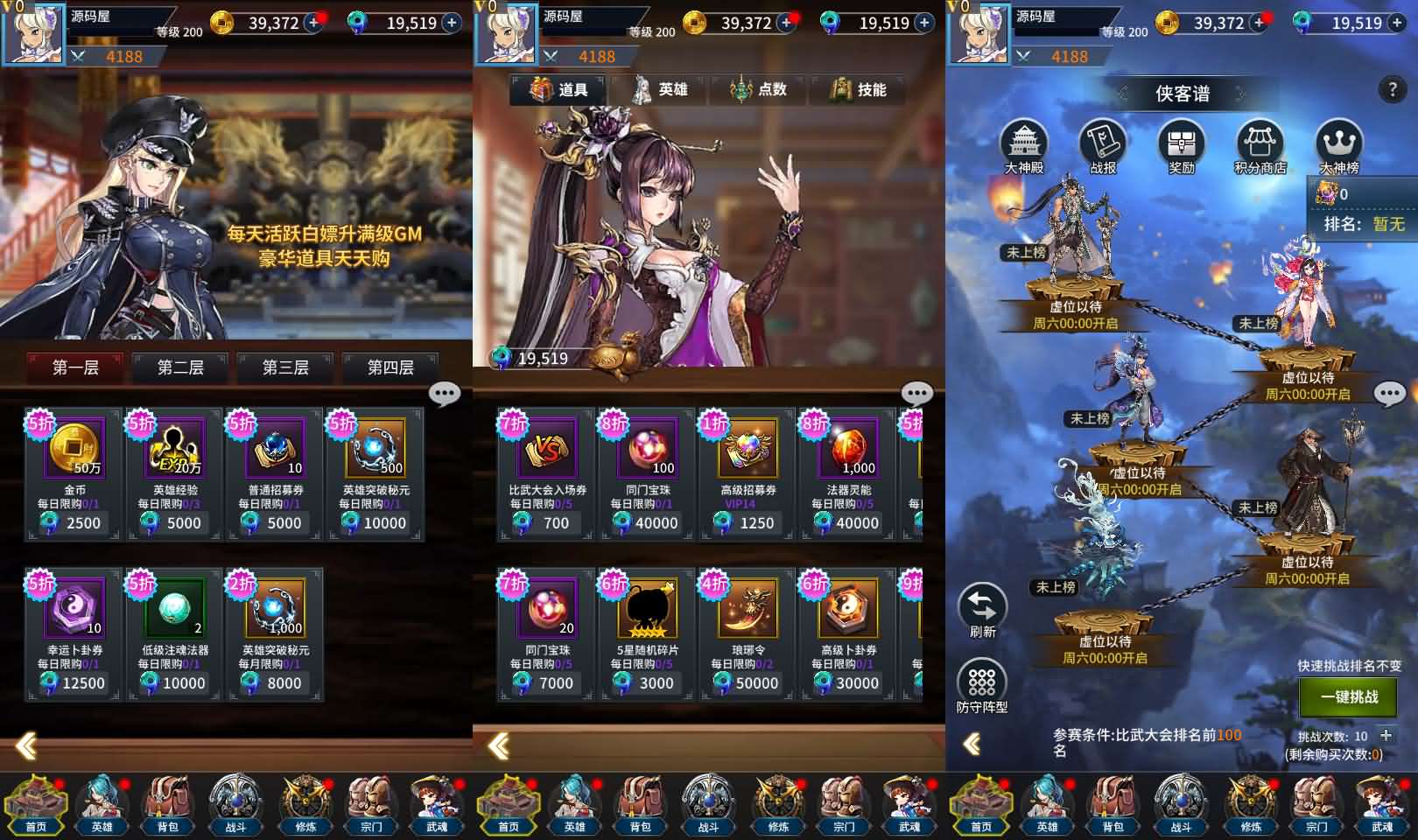Image resolution: width=1418 pixels, height=840 pixels.
Task: View the 战报 battle reports
Action: 1103,145
